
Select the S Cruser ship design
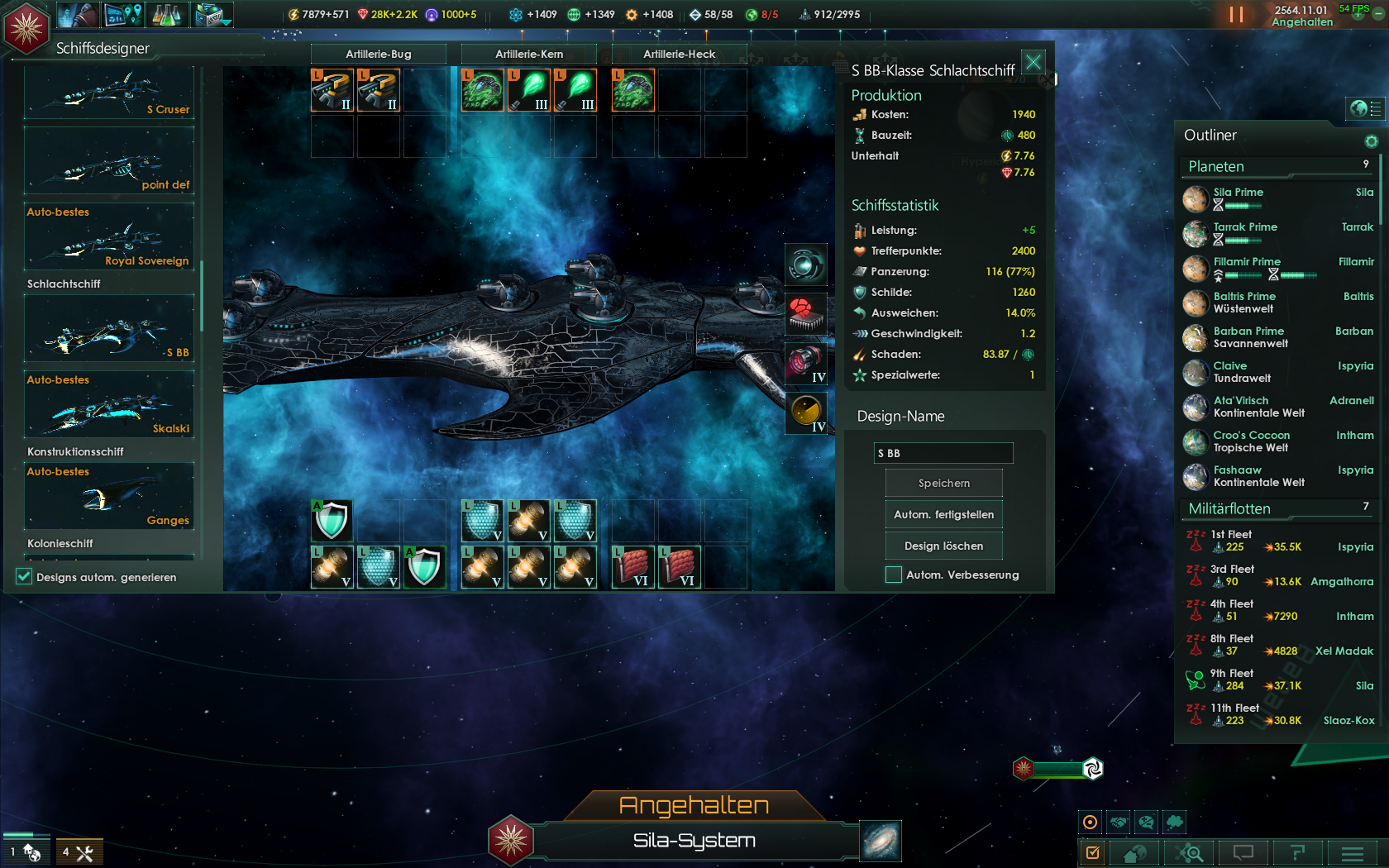[x=109, y=93]
